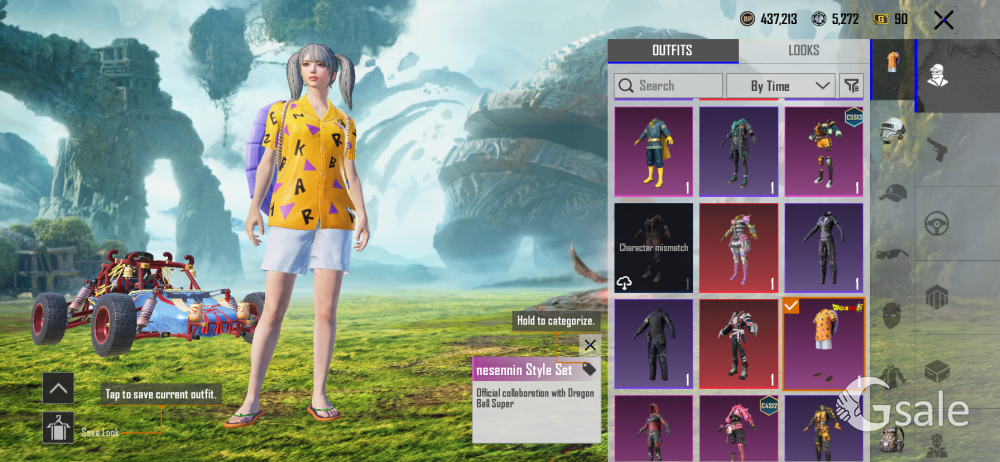
Task: Close the Style Set description popup
Action: point(590,345)
